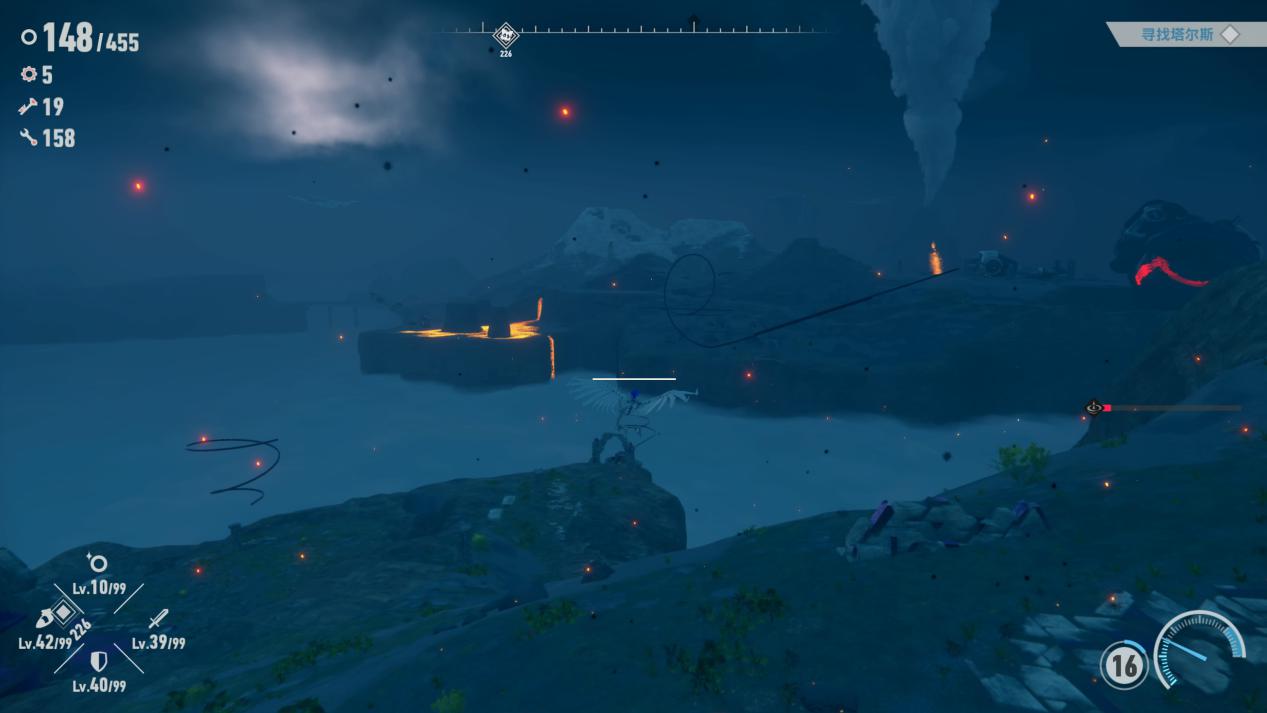The height and width of the screenshot is (713, 1267).
Task: Select the sword weapon slot Lv.39
Action: click(158, 620)
